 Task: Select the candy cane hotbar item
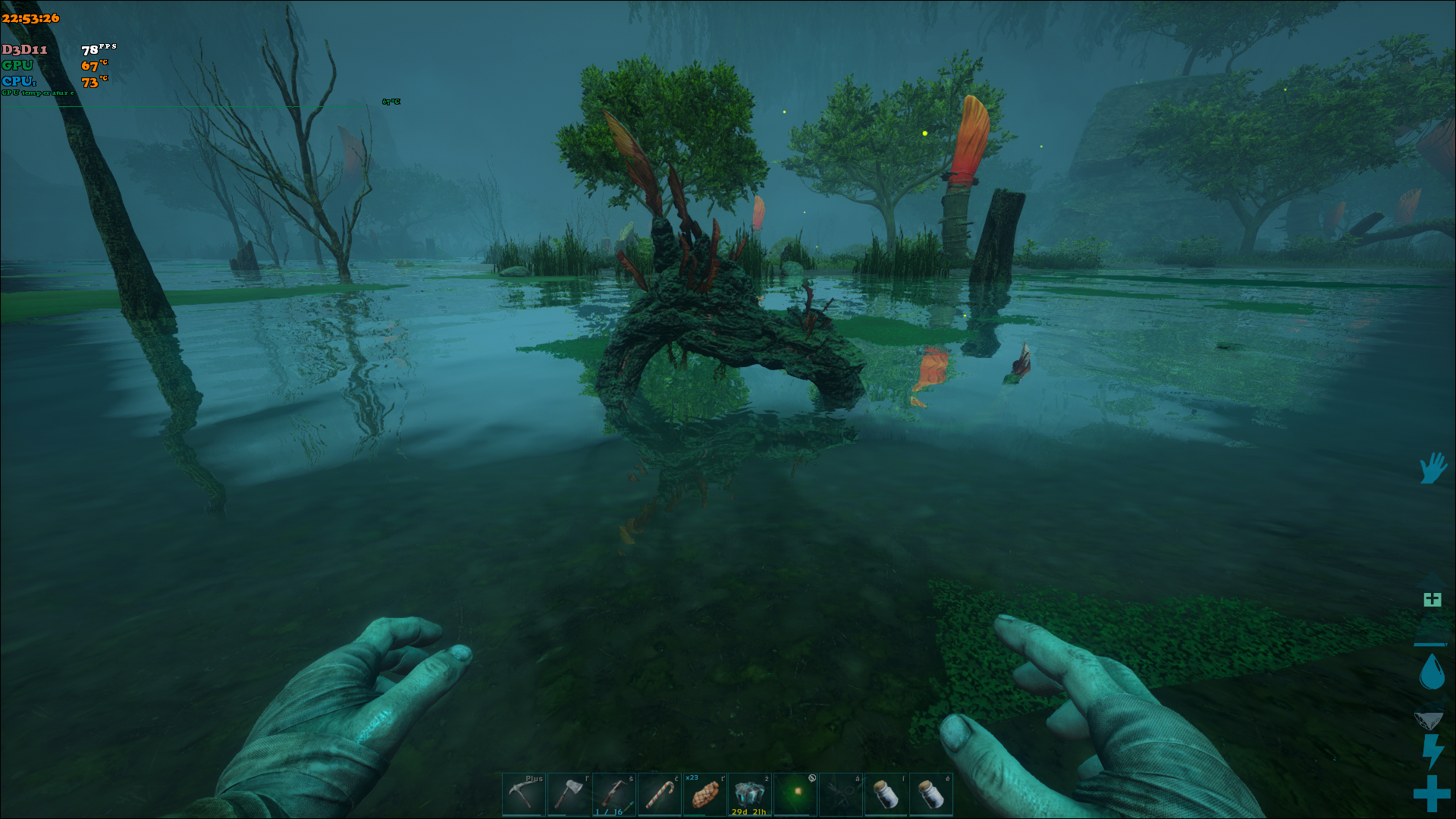pyautogui.click(x=660, y=794)
